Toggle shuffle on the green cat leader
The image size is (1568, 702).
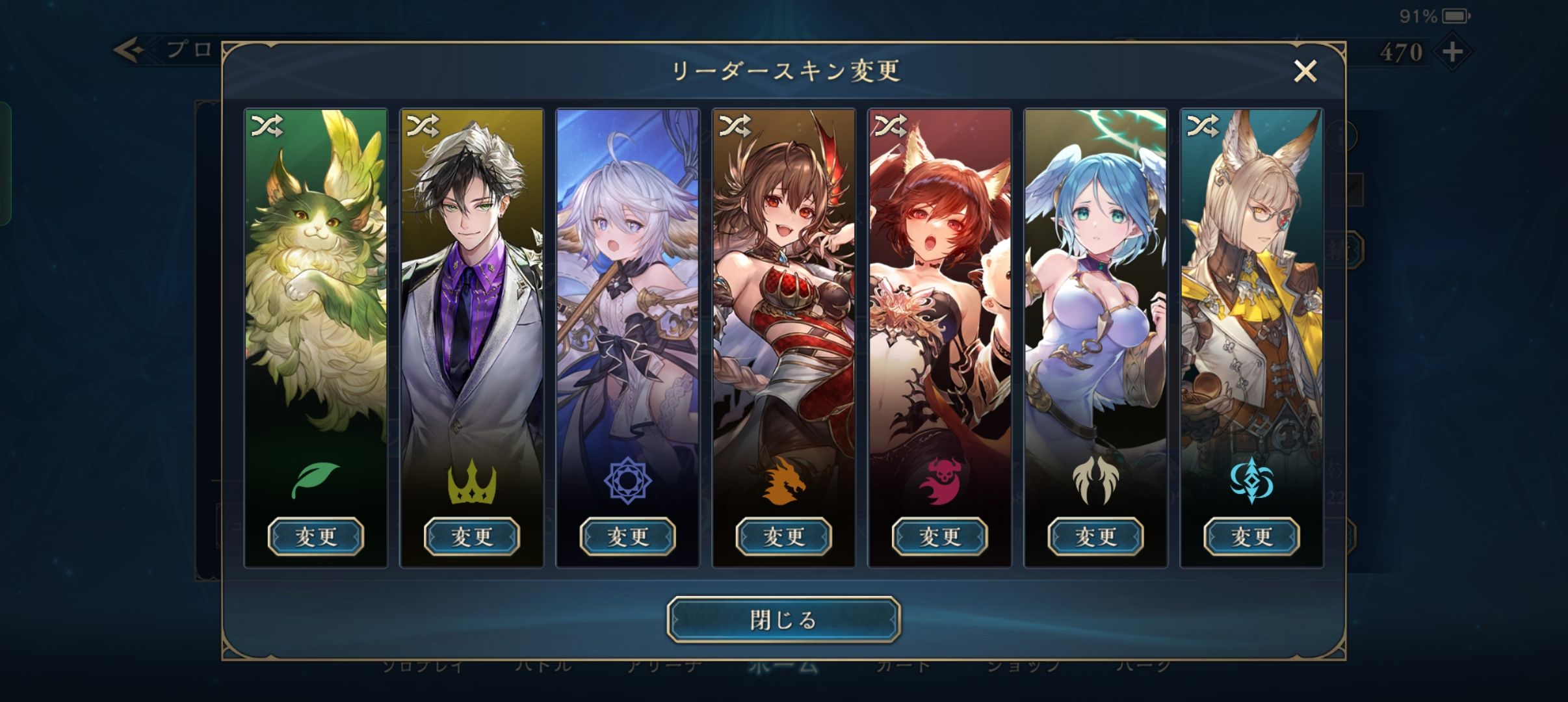click(x=267, y=125)
